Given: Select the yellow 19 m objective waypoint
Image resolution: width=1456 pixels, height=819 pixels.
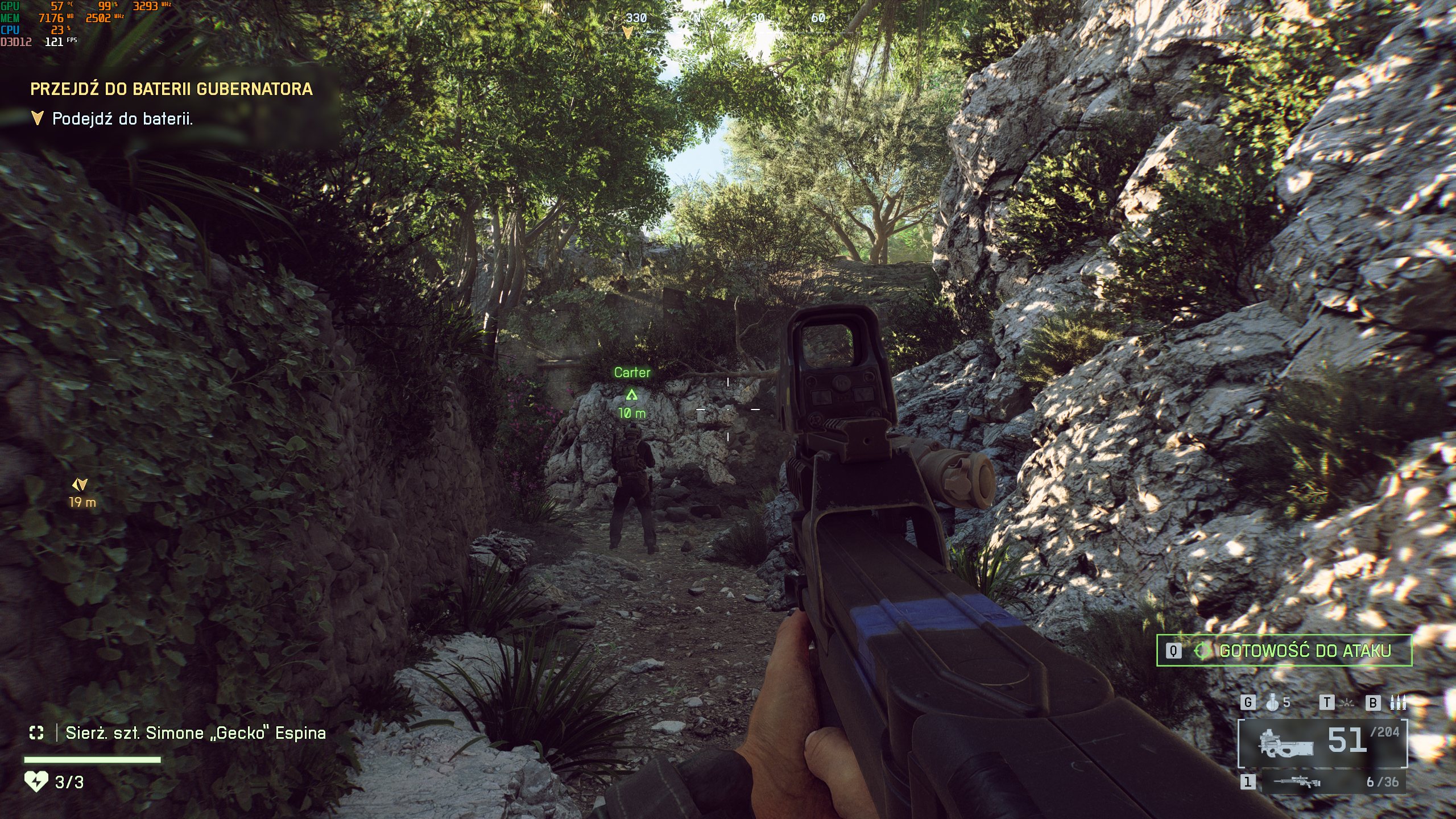Looking at the screenshot, I should (80, 485).
